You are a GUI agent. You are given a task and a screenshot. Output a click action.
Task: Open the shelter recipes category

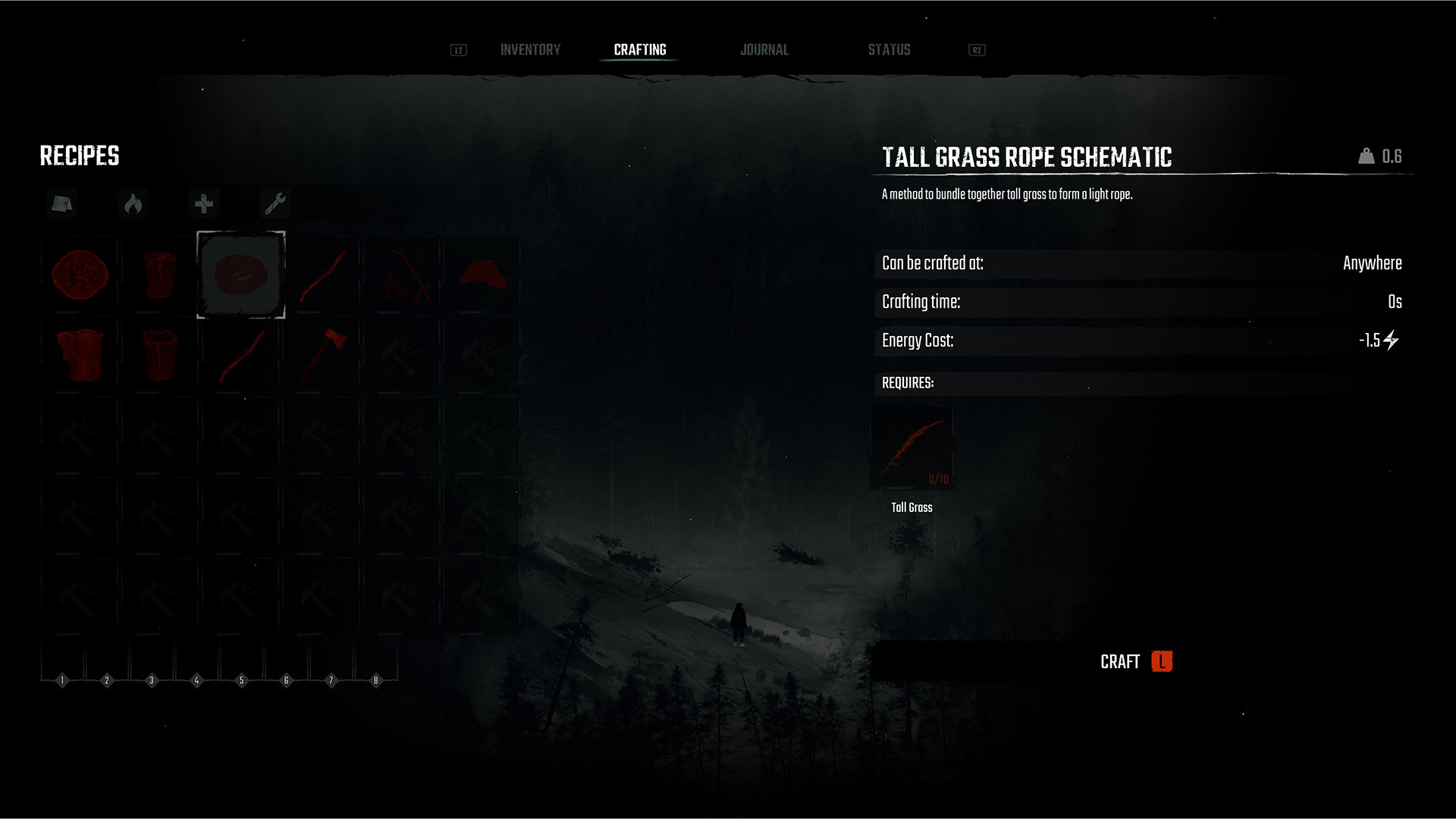[61, 203]
